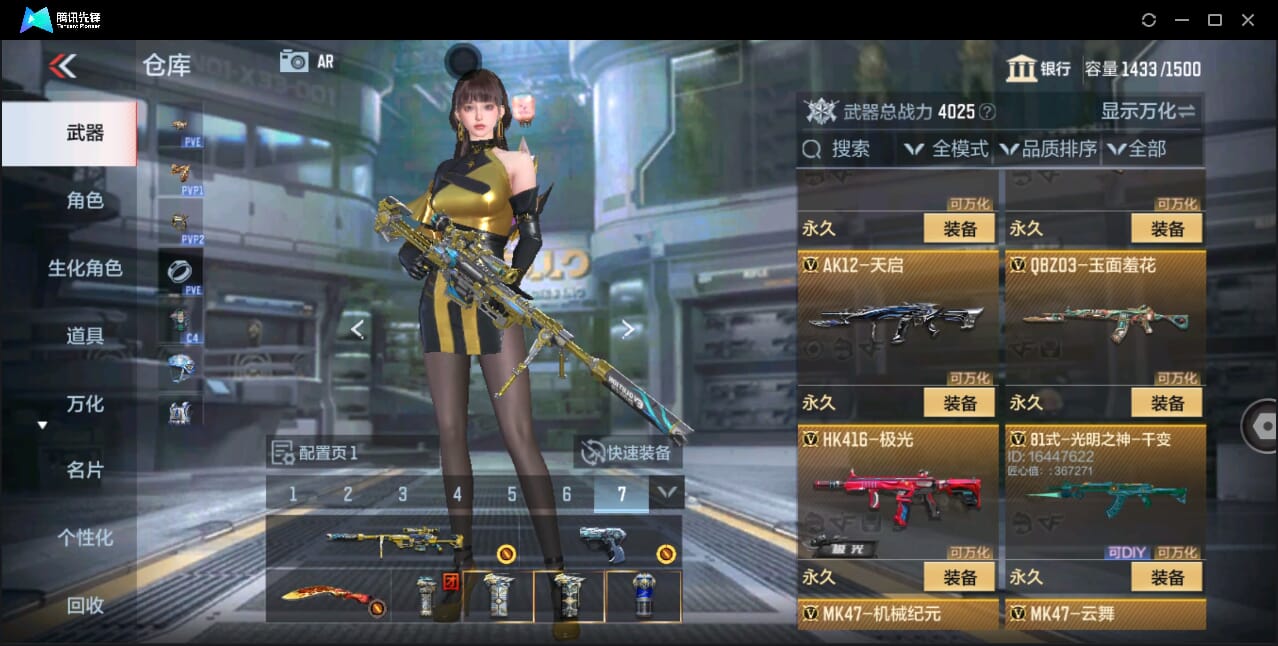Equip the AK12-天启 rifle

959,403
